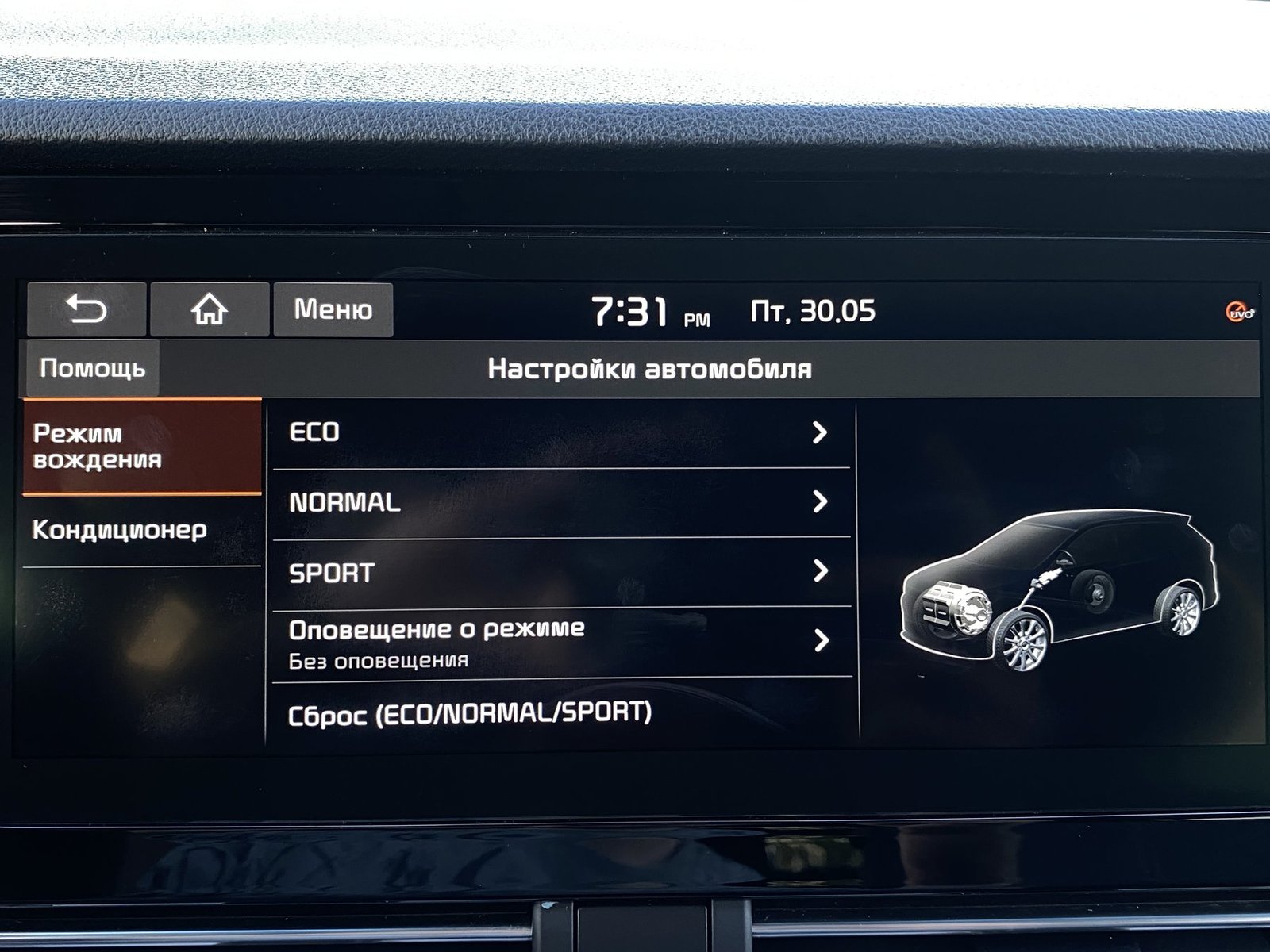Select the Режим вождения tab
1270x952 pixels.
point(142,446)
